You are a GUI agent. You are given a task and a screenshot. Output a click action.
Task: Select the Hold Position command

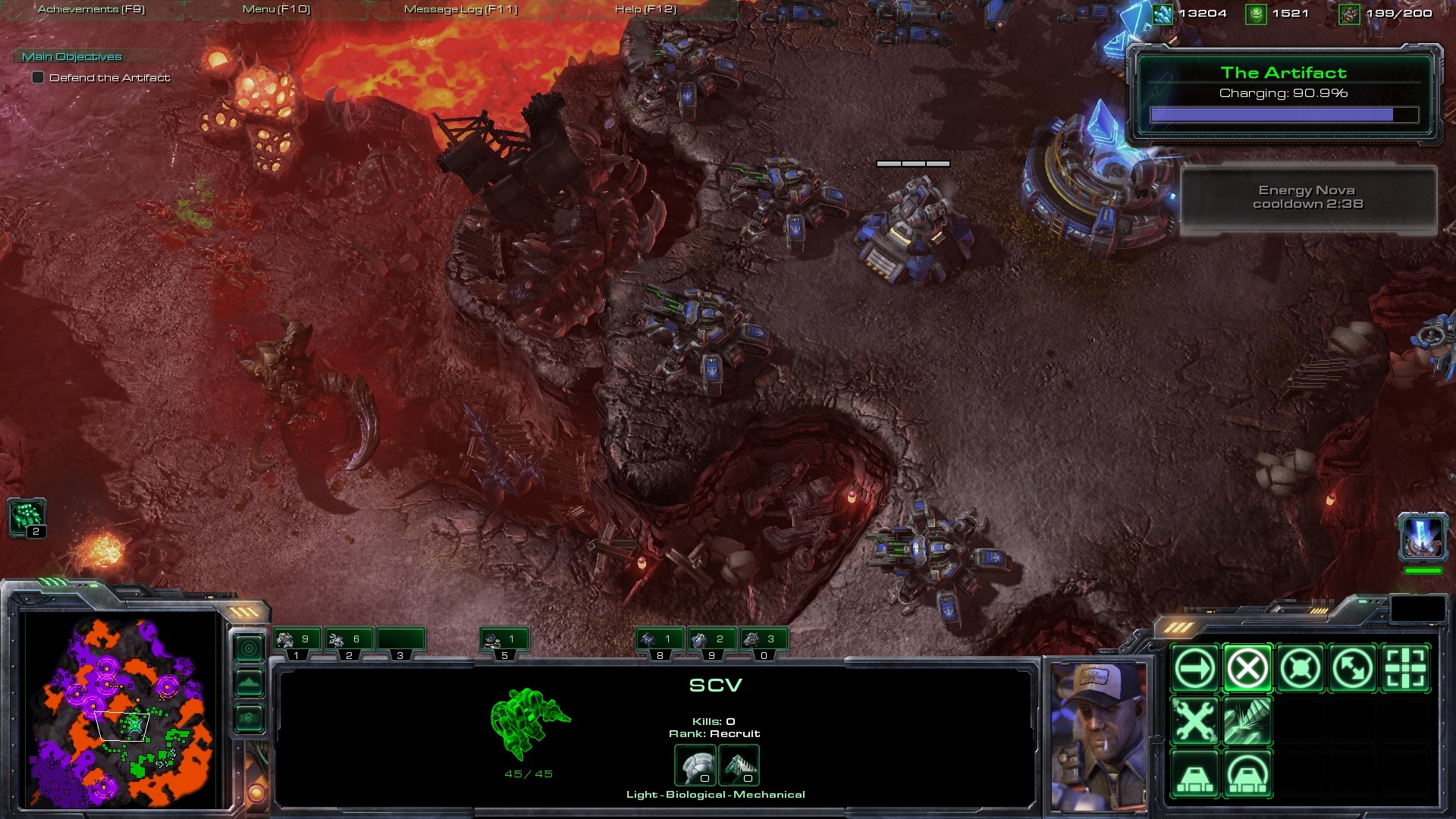point(1300,669)
